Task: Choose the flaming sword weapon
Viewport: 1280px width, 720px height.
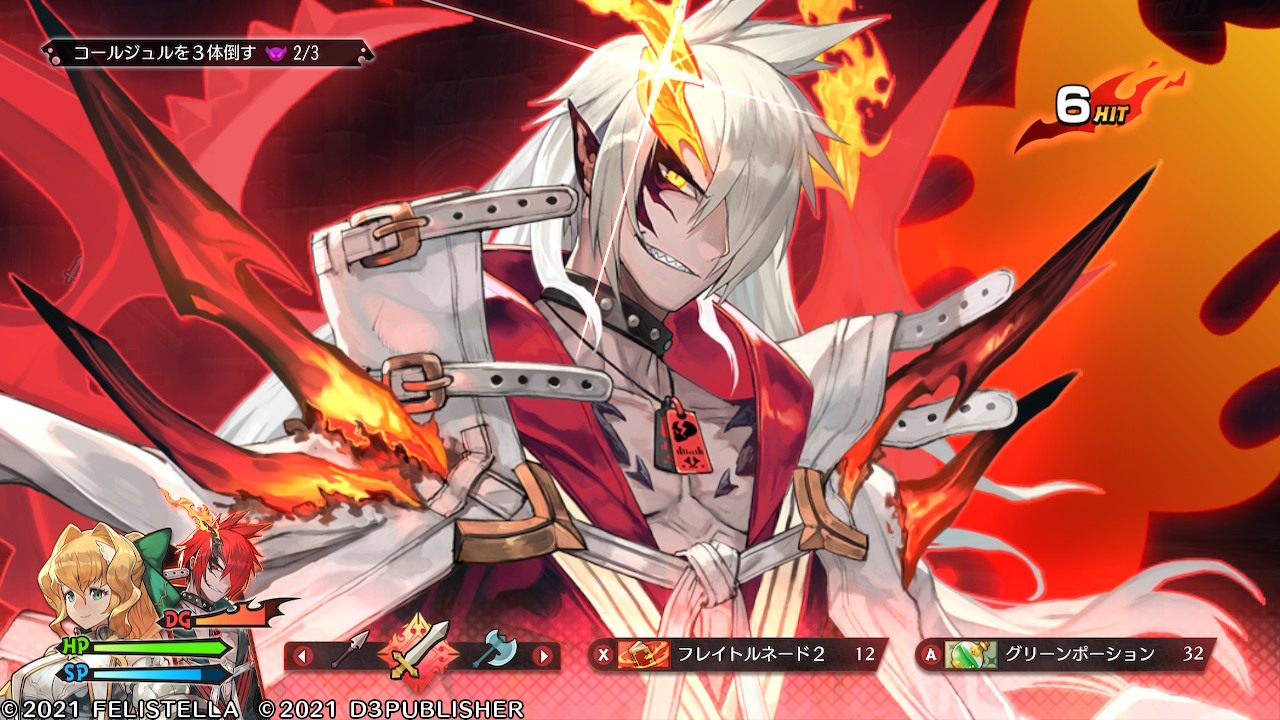Action: tap(420, 655)
